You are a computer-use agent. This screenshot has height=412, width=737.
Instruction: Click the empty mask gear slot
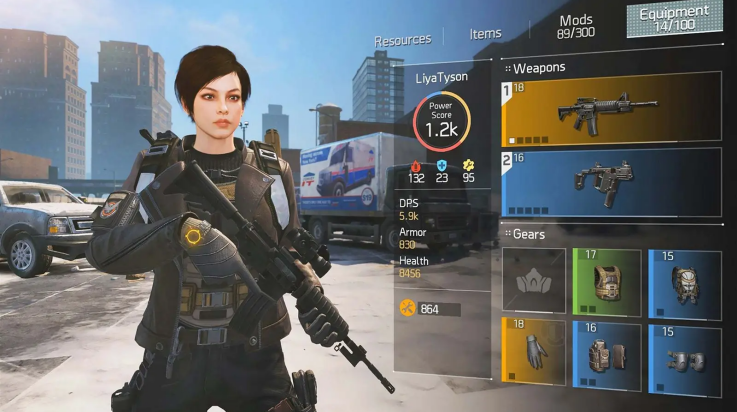tap(533, 283)
